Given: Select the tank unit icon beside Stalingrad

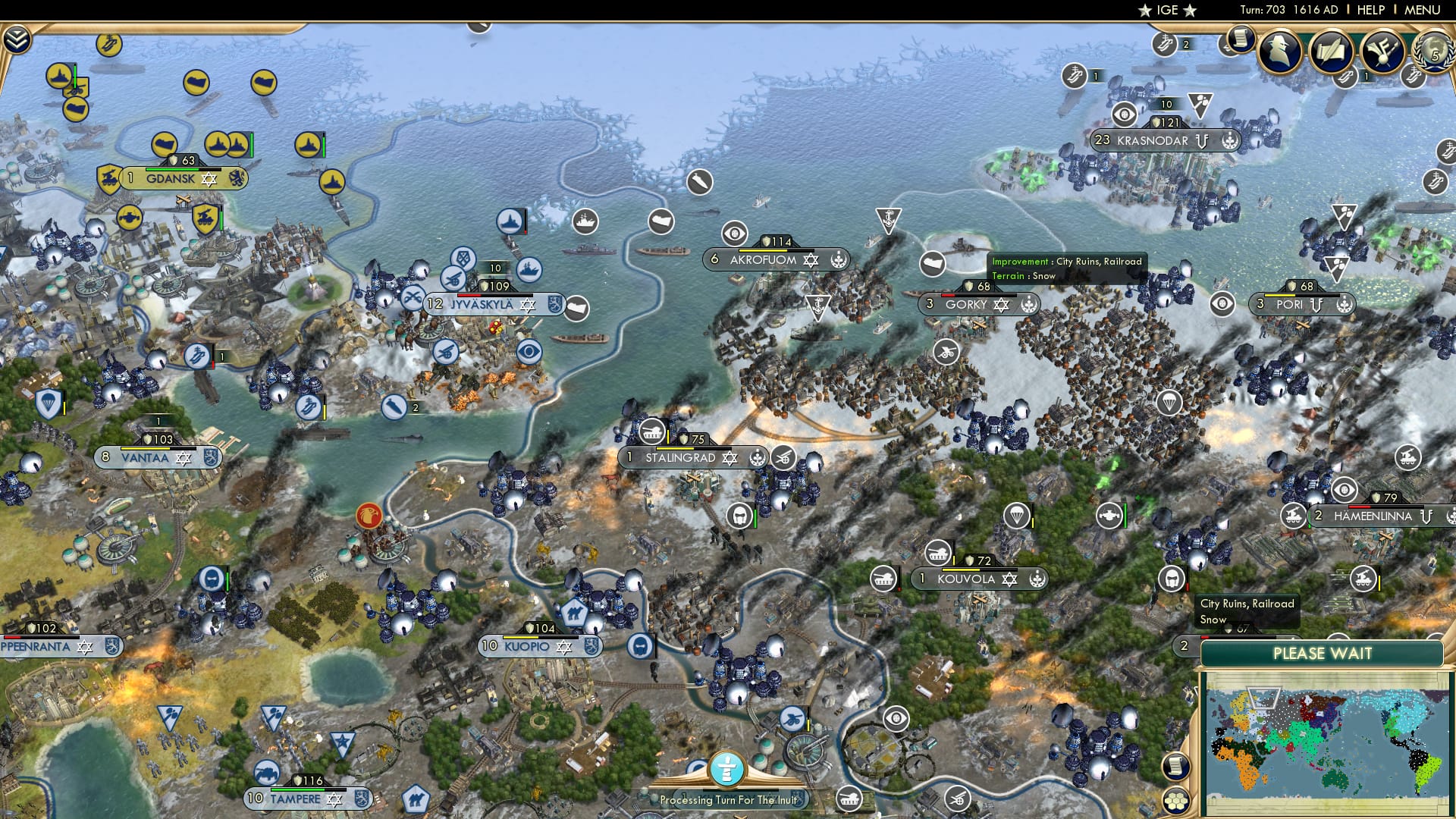Looking at the screenshot, I should 651,431.
